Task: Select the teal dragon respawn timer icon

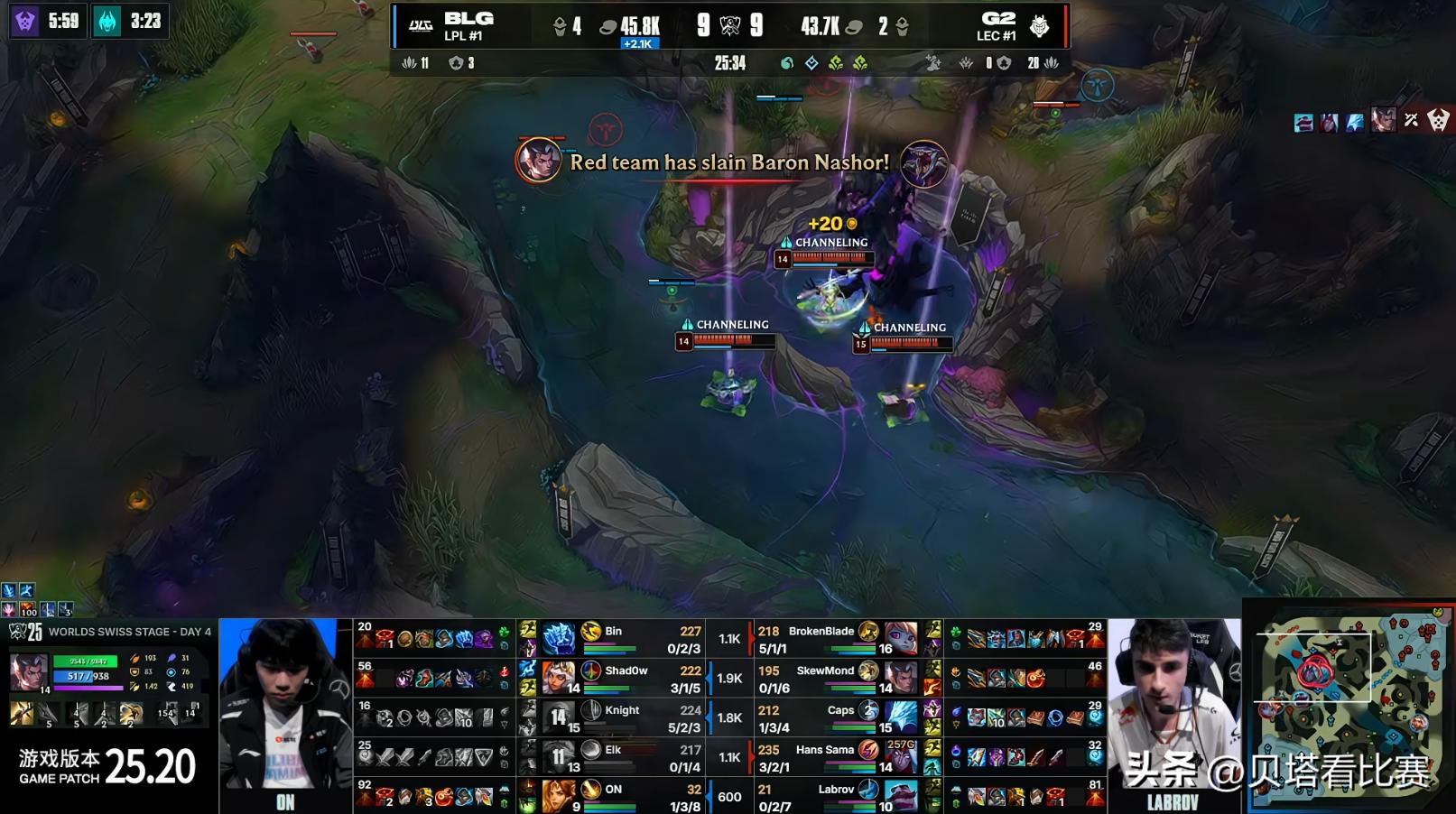Action: click(x=107, y=21)
